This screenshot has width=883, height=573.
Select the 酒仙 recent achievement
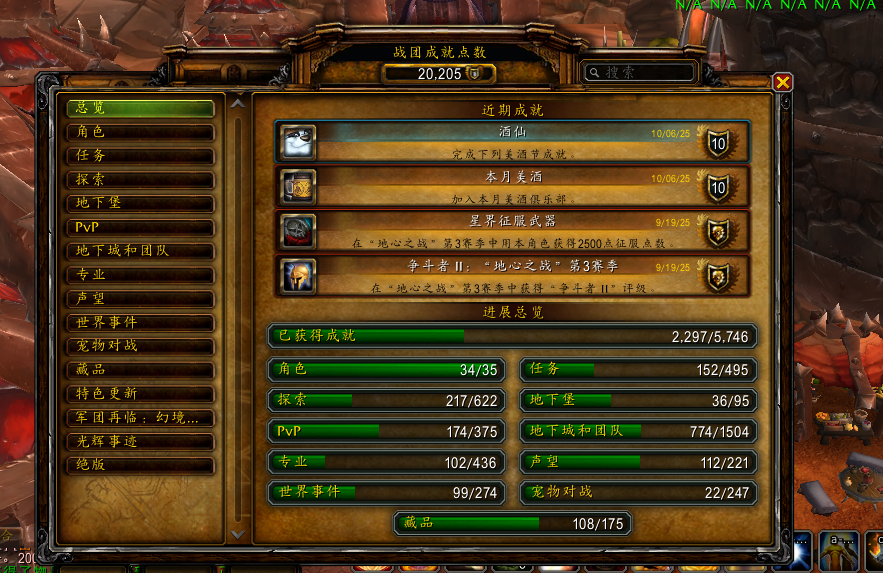click(510, 141)
